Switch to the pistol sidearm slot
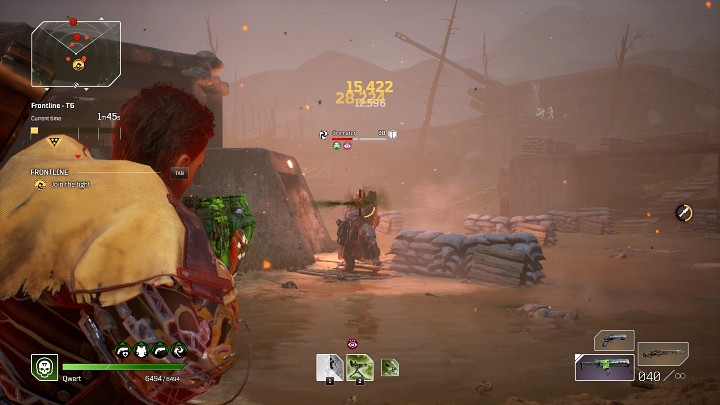720x405 pixels. click(614, 341)
